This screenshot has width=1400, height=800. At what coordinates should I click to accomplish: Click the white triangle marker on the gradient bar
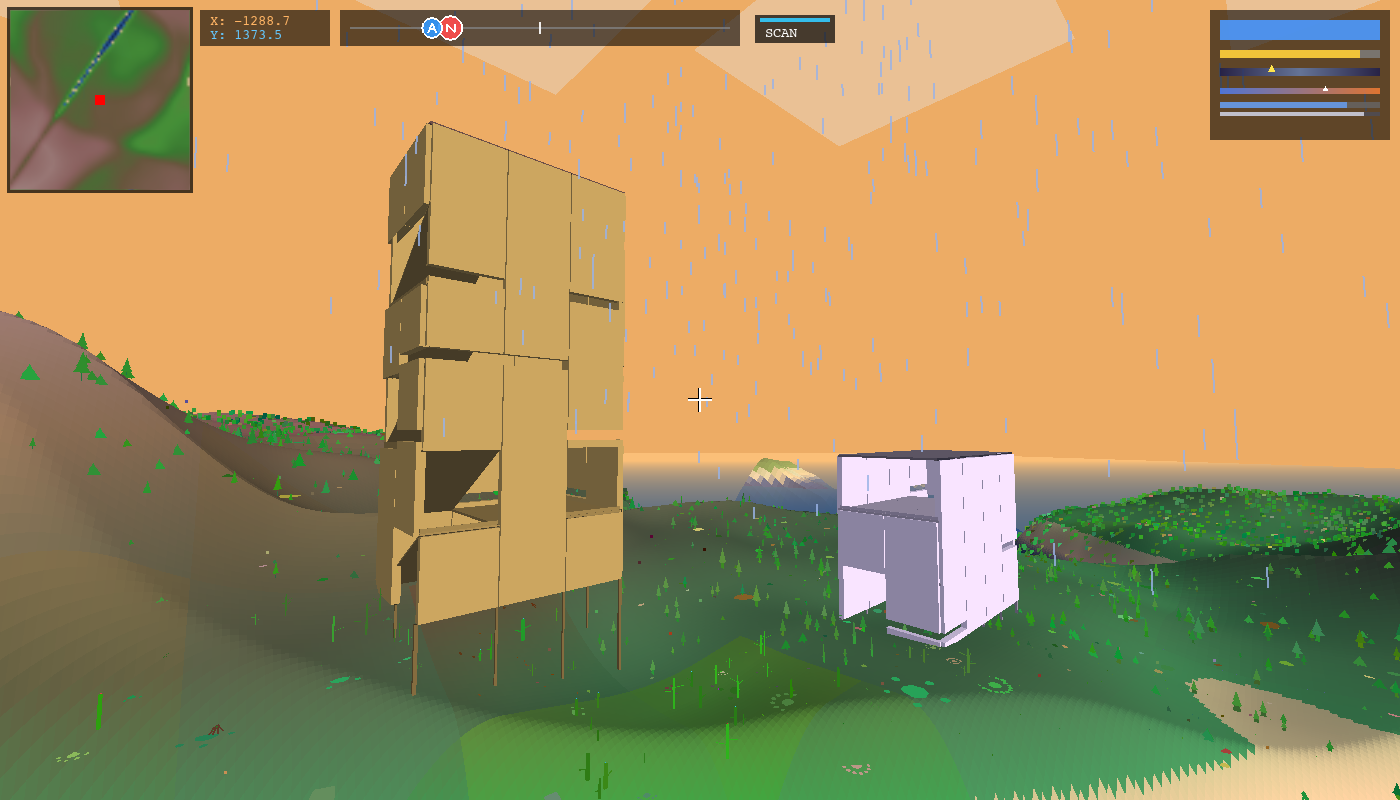coord(1325,89)
